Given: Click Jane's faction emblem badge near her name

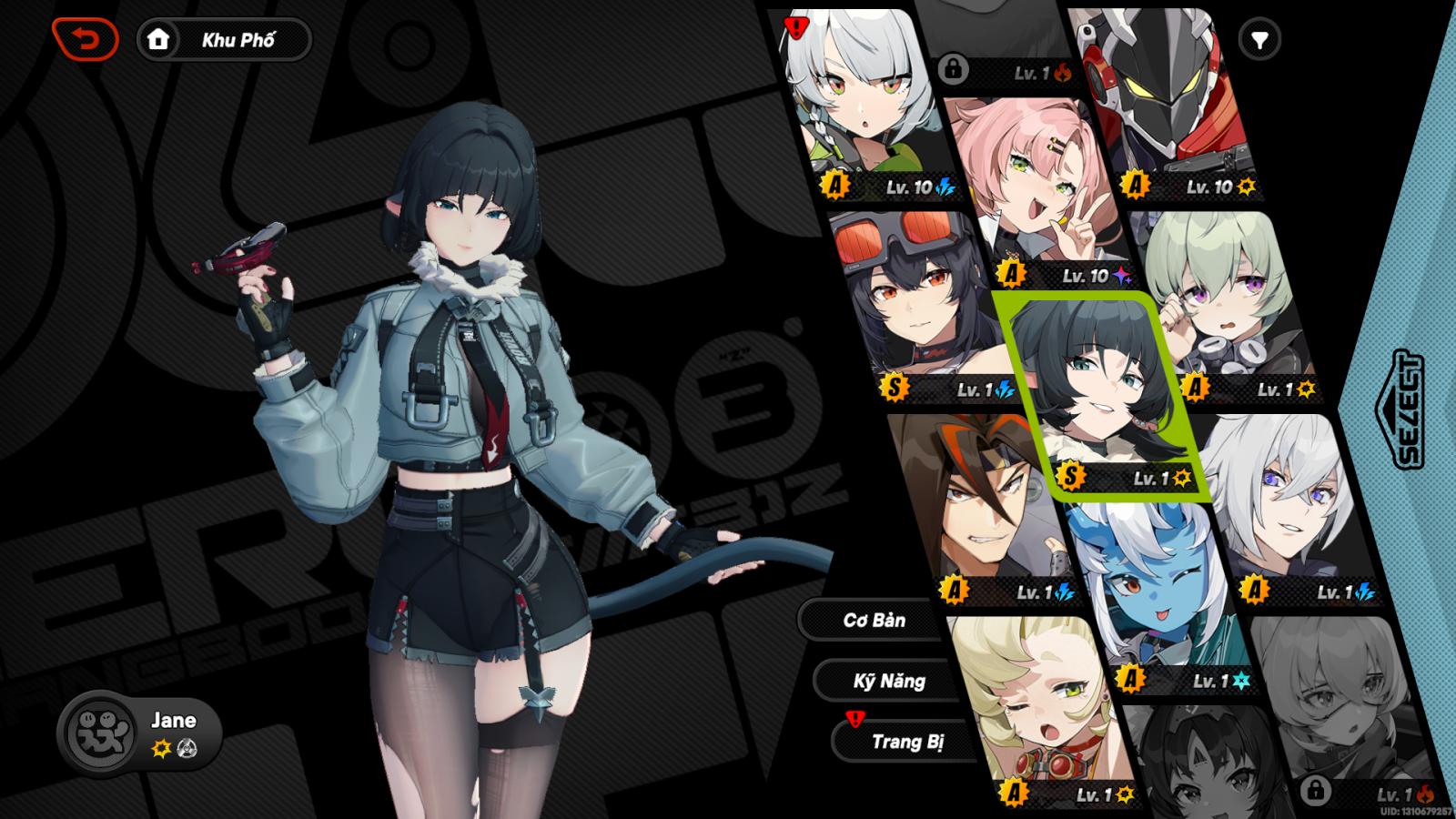Looking at the screenshot, I should (186, 750).
